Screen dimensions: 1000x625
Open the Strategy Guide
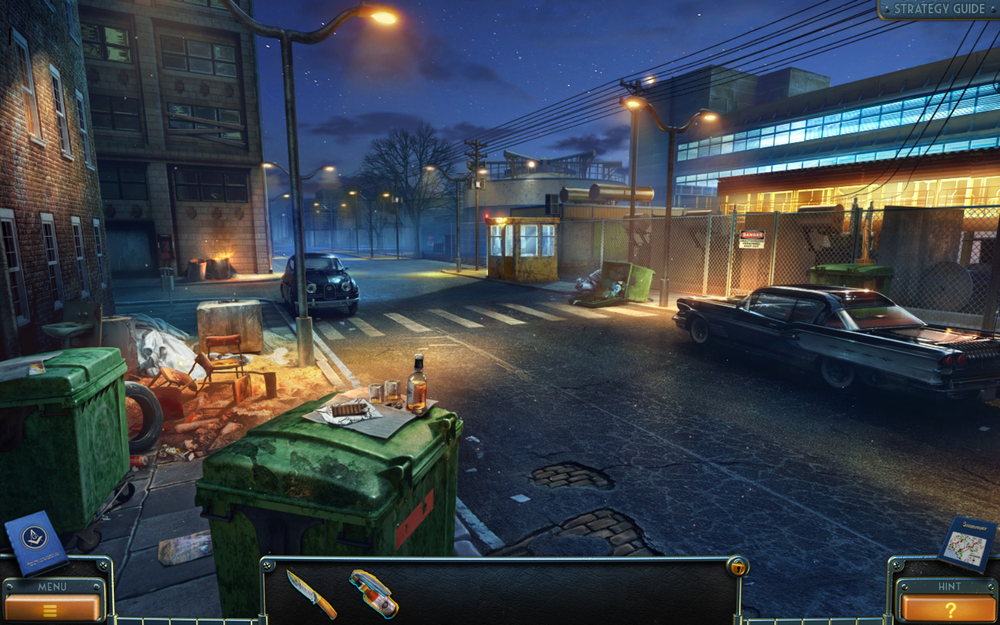point(938,9)
